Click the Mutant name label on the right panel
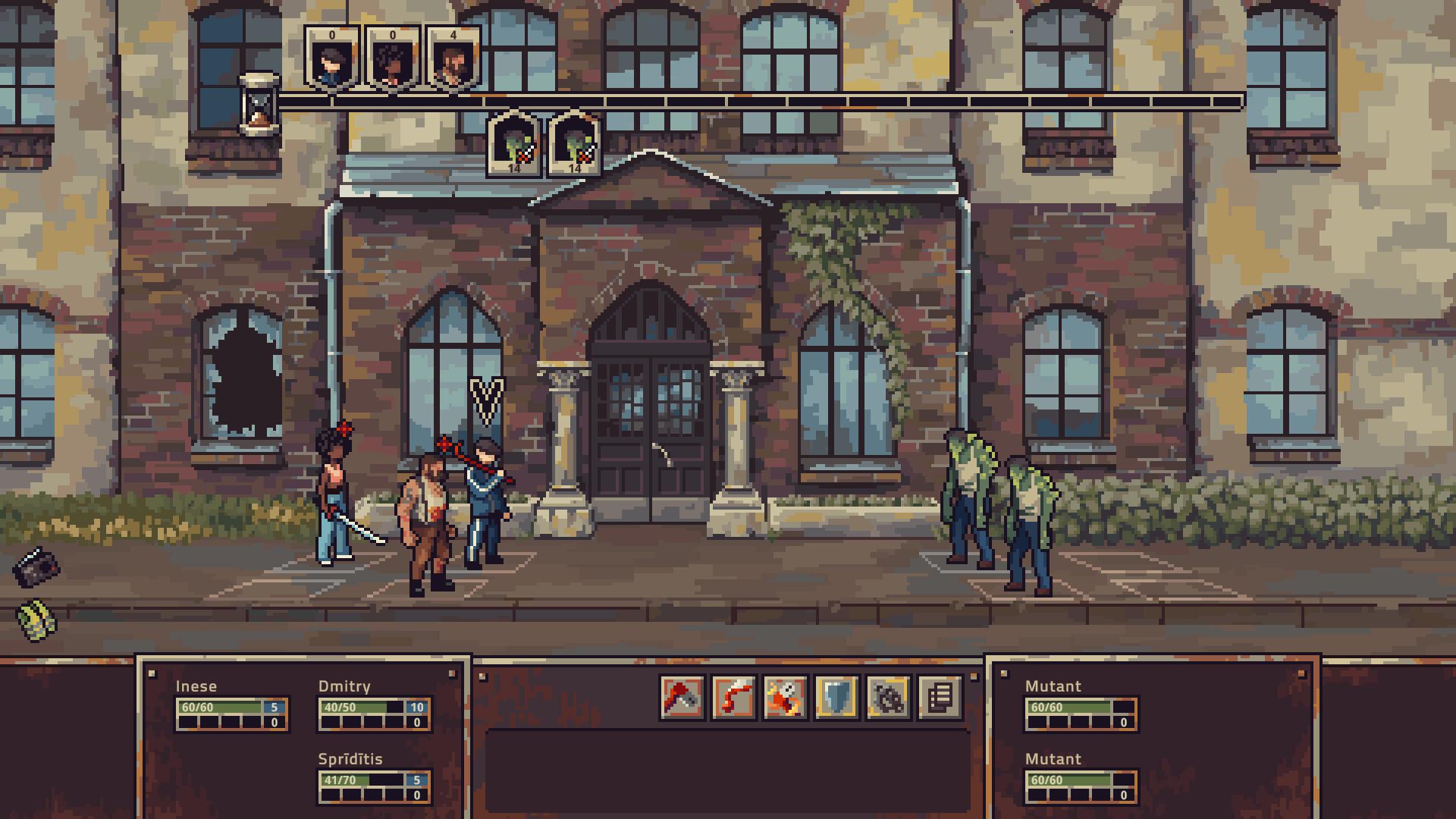This screenshot has height=819, width=1456. pyautogui.click(x=1053, y=686)
